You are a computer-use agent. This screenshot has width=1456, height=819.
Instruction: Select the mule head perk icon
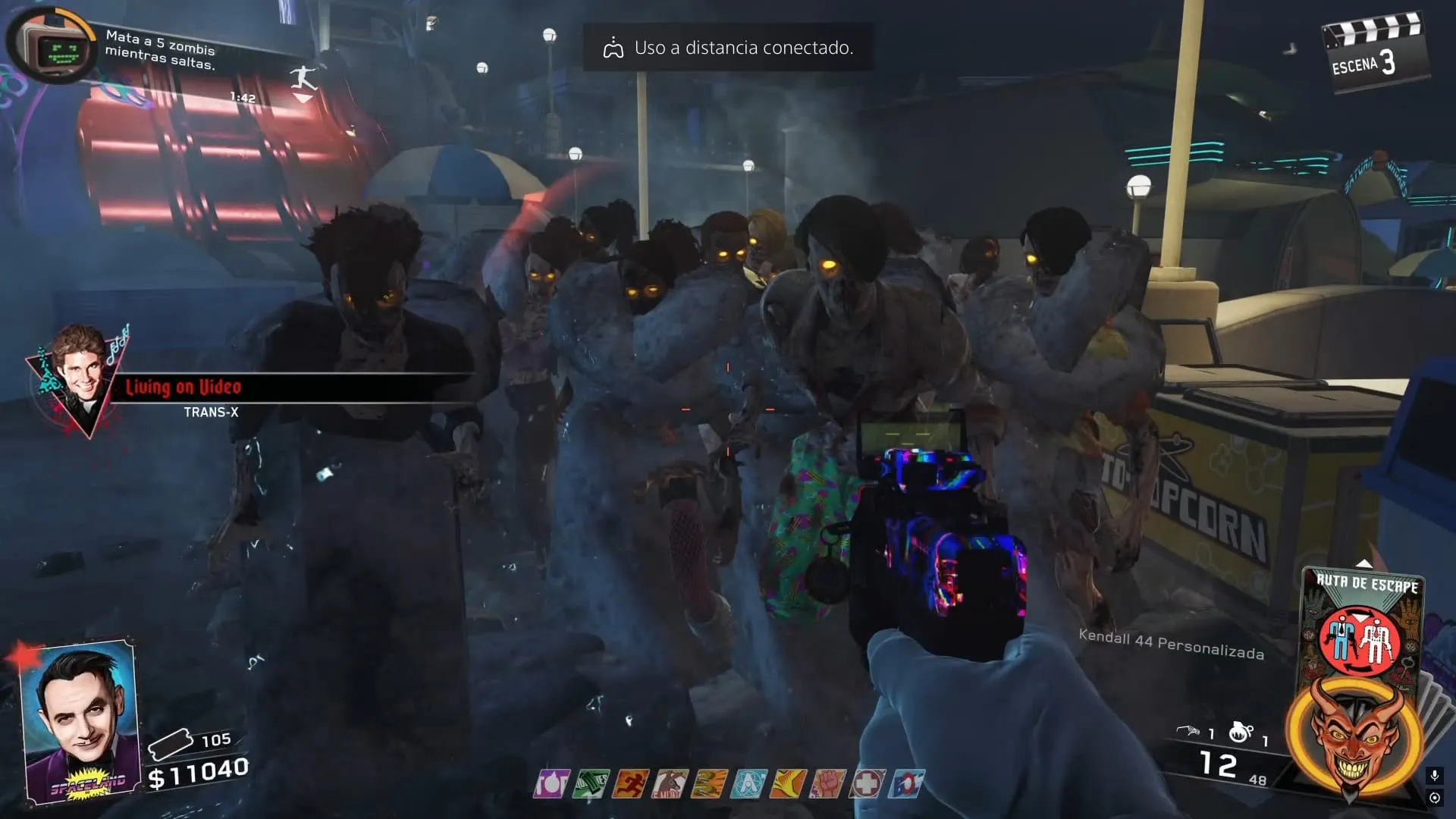point(670,783)
